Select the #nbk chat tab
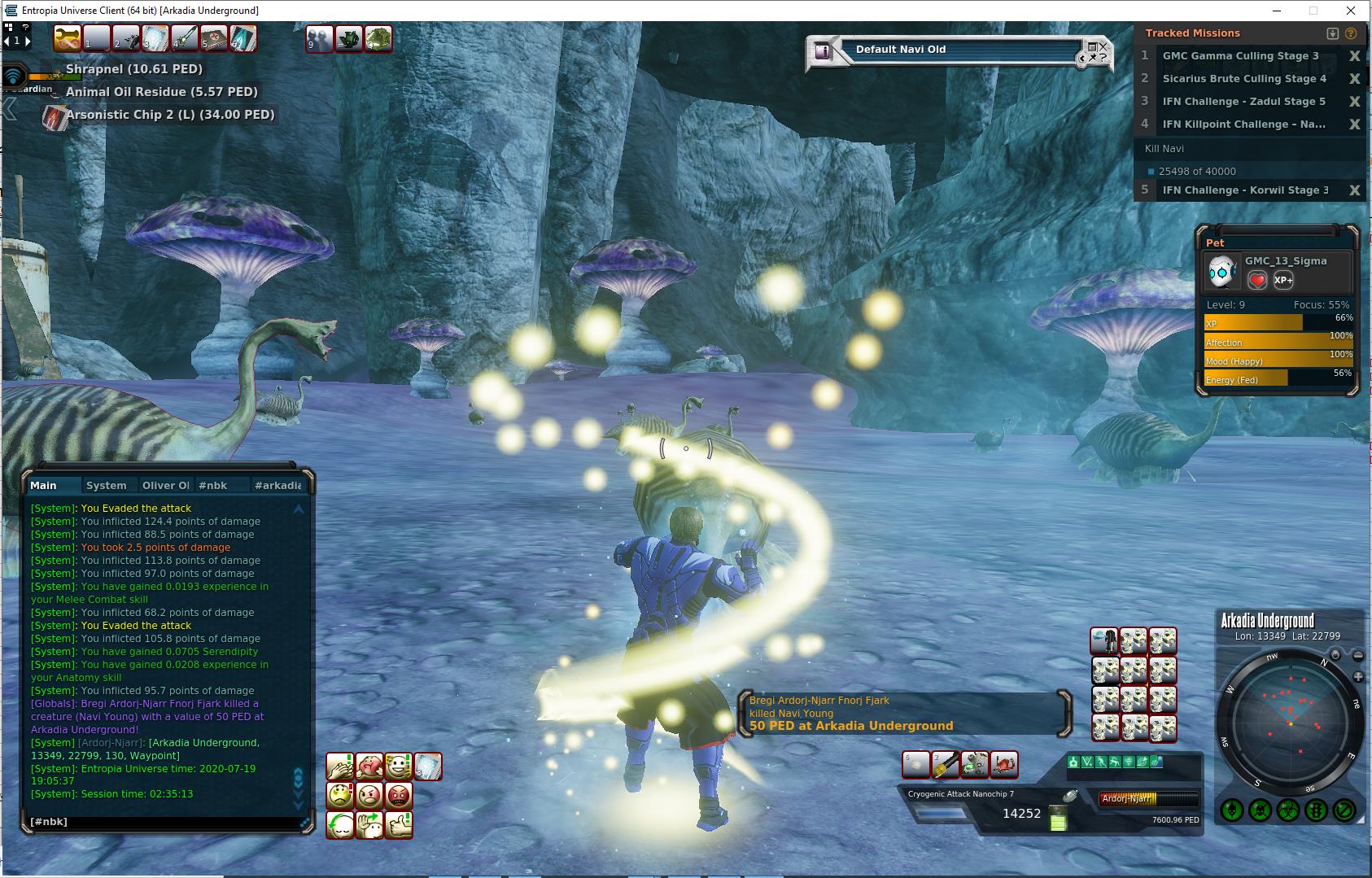Image resolution: width=1372 pixels, height=878 pixels. [x=213, y=486]
